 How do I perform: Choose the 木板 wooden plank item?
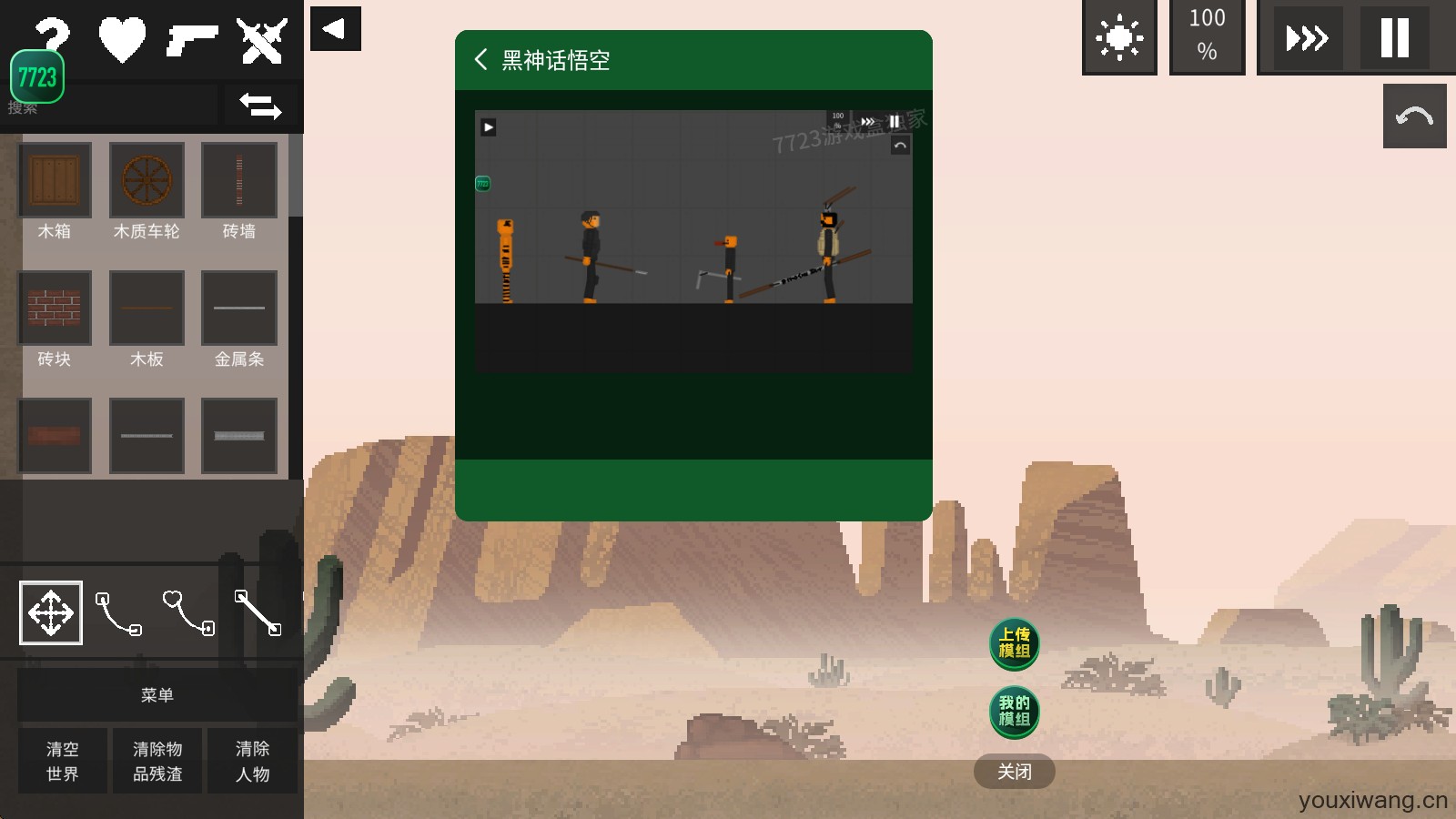[147, 308]
